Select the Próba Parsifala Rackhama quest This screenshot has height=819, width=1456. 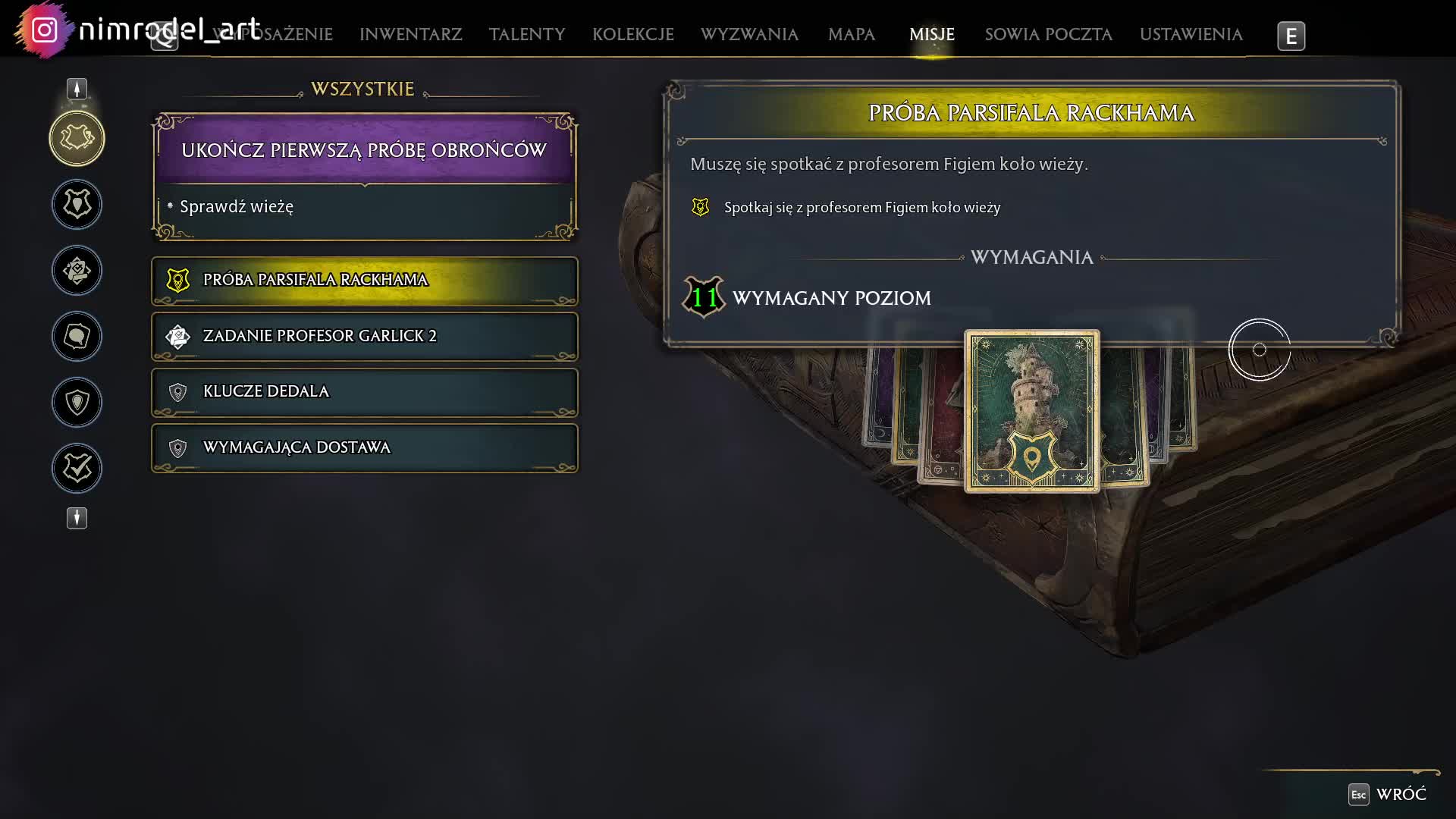[364, 281]
